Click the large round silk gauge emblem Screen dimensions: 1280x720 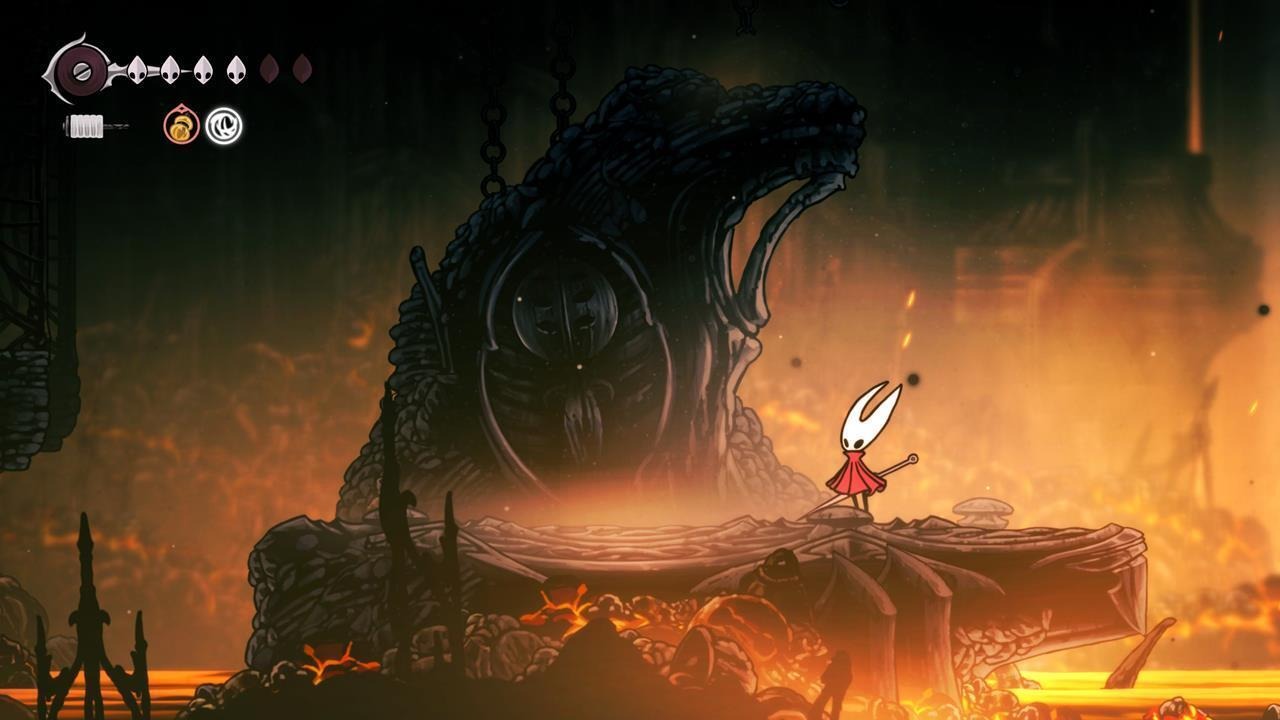(x=82, y=72)
